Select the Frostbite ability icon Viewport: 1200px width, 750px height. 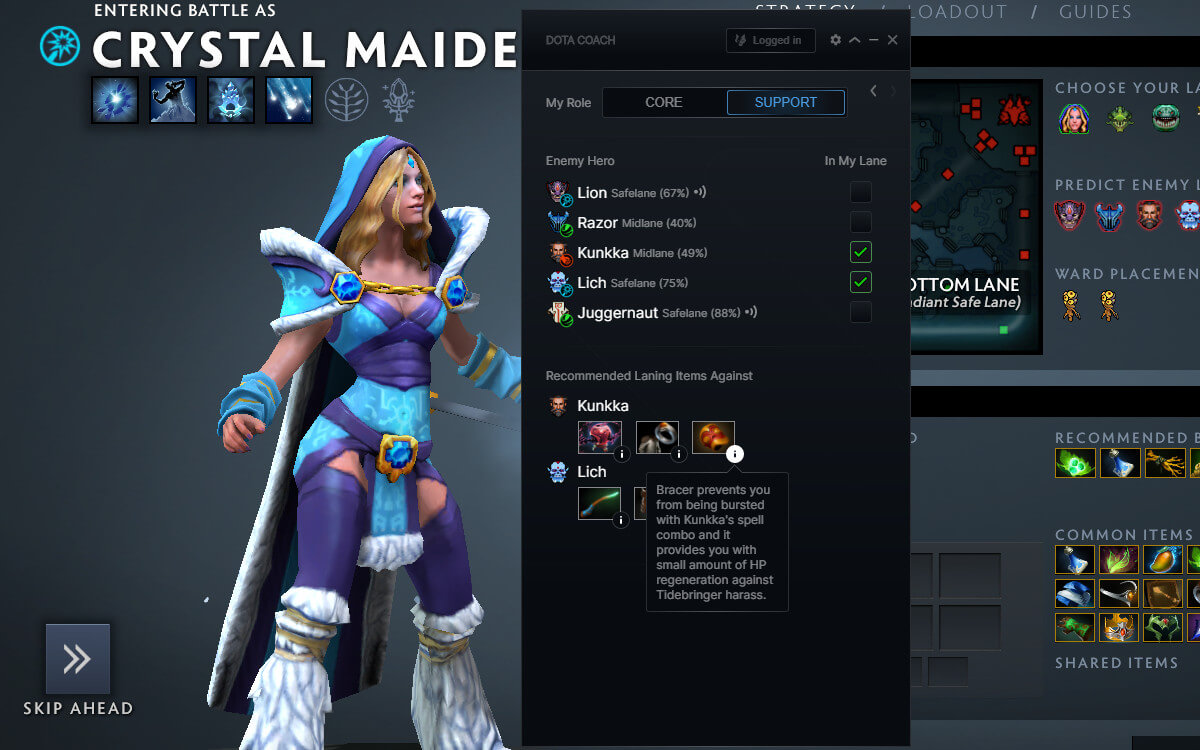[x=173, y=100]
